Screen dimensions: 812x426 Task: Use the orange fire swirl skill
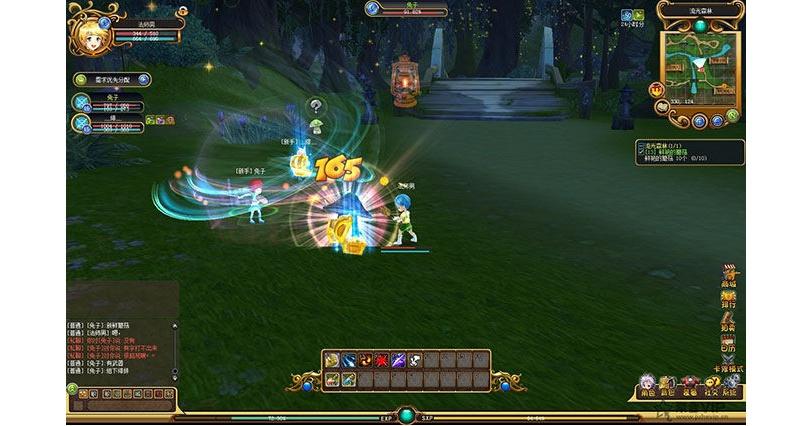tap(364, 361)
